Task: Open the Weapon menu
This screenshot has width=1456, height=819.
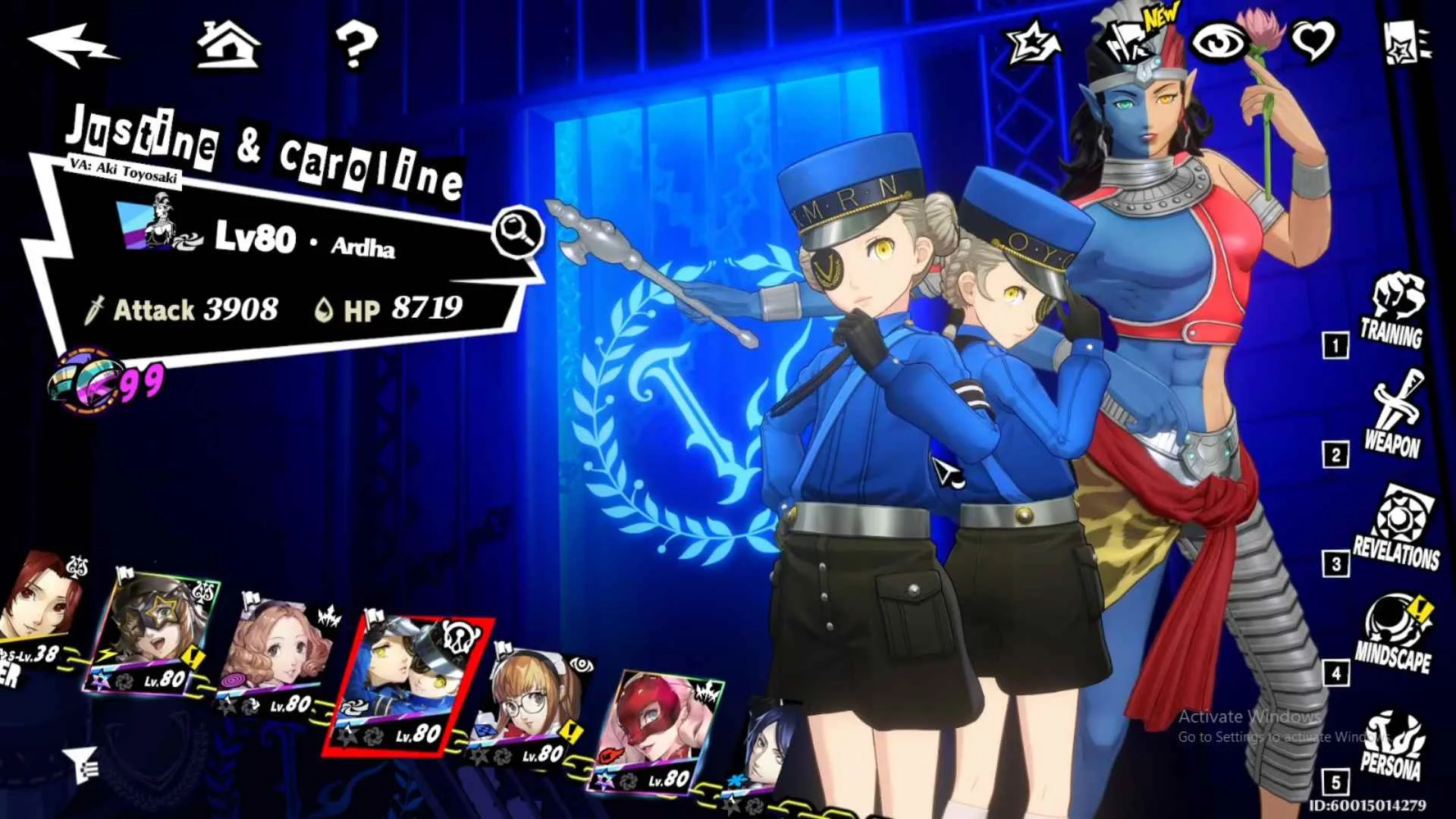Action: pyautogui.click(x=1394, y=419)
